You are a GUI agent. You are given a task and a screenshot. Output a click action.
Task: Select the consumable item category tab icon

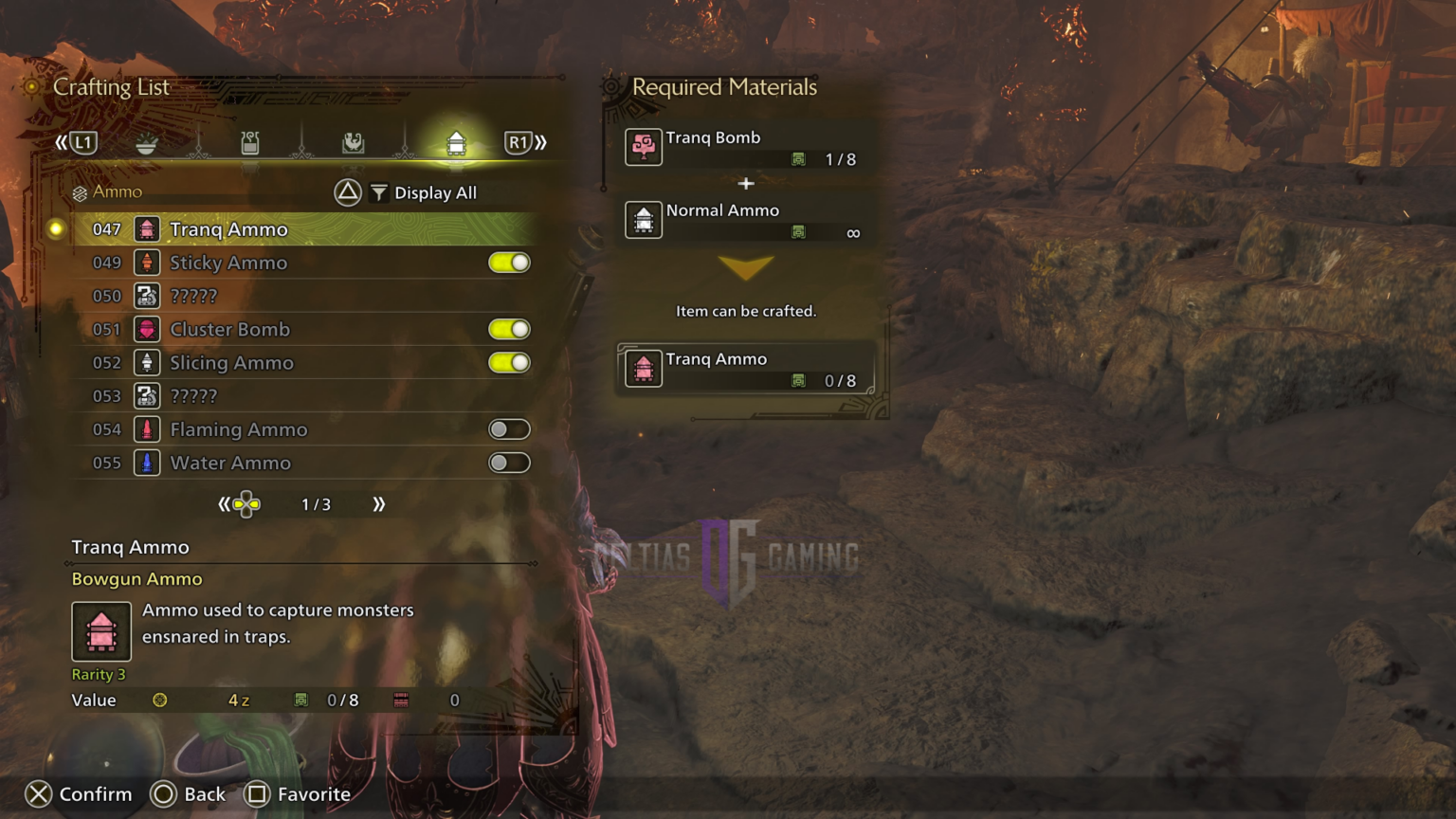tap(146, 141)
